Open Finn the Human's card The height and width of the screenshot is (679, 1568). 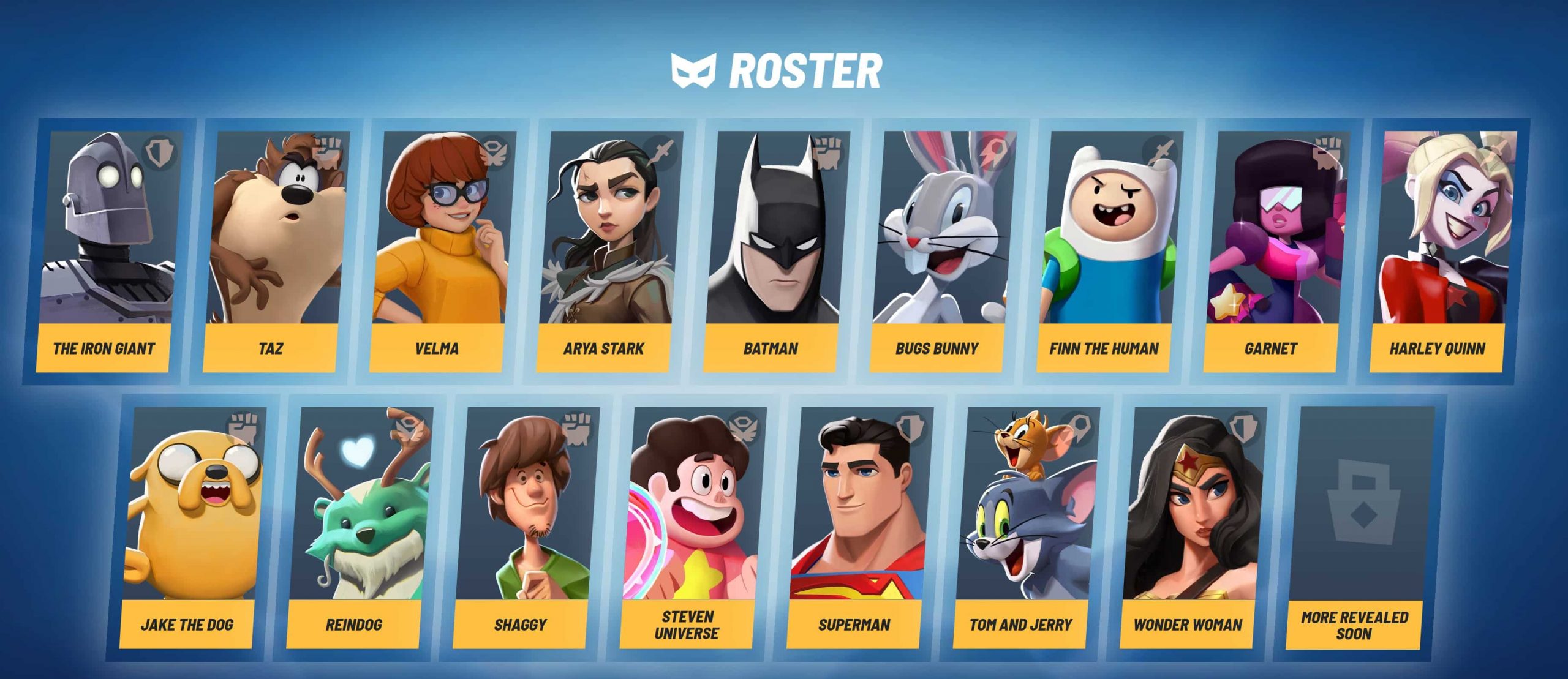1105,251
